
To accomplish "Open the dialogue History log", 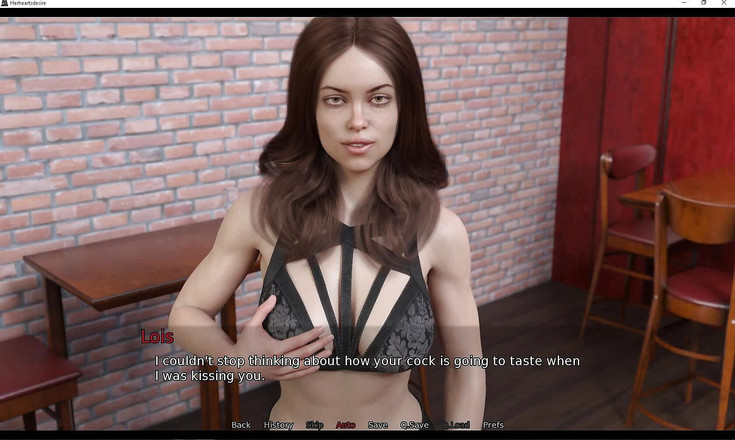I will (278, 425).
